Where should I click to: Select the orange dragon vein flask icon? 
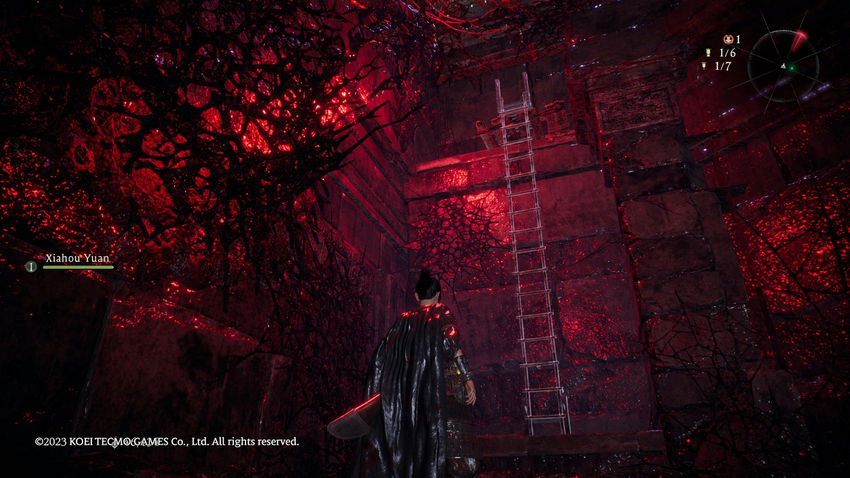727,40
